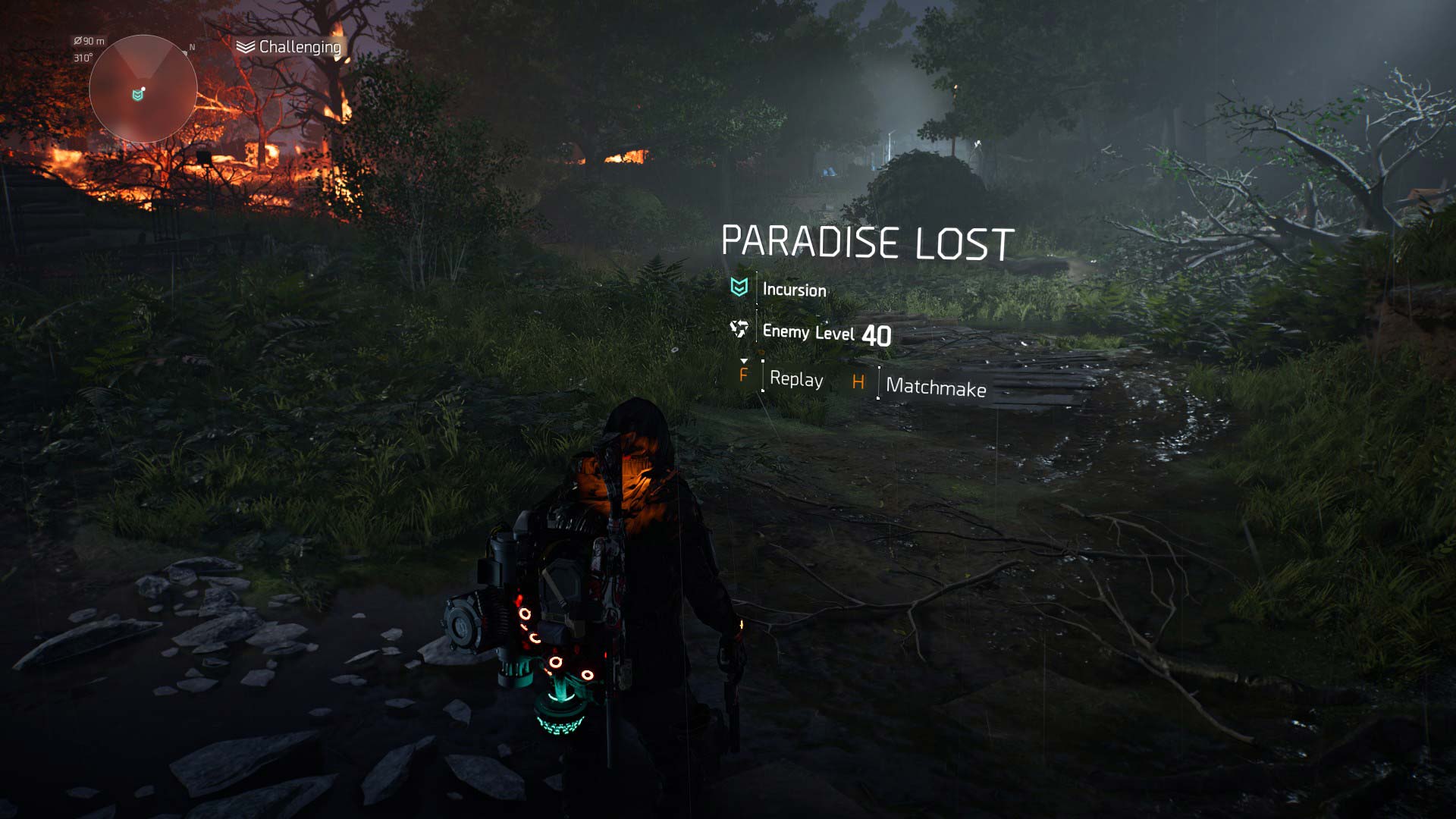This screenshot has height=819, width=1456.
Task: Click the N compass indicator above the minimap
Action: click(192, 48)
